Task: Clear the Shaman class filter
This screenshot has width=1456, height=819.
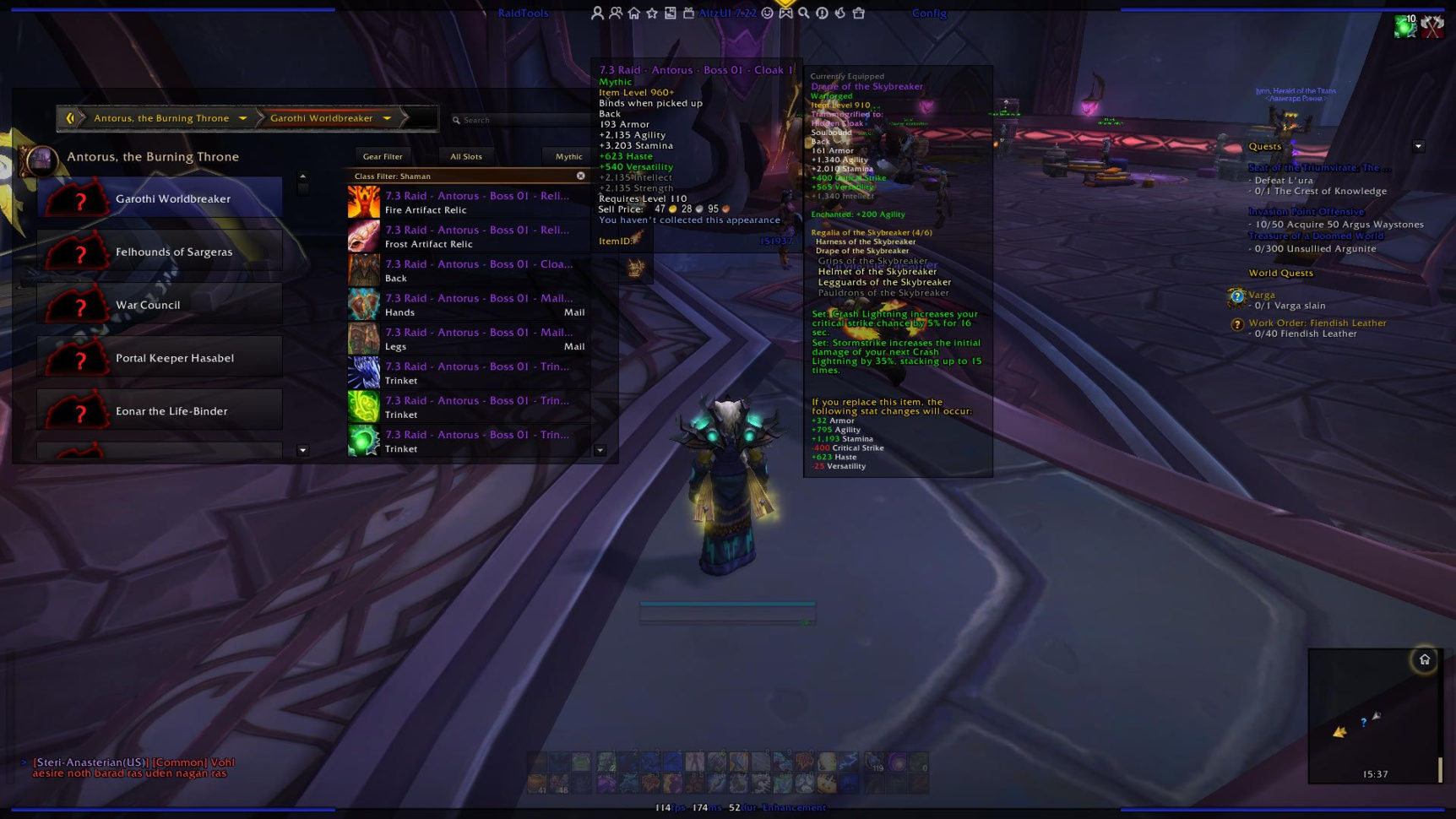Action: click(x=580, y=176)
